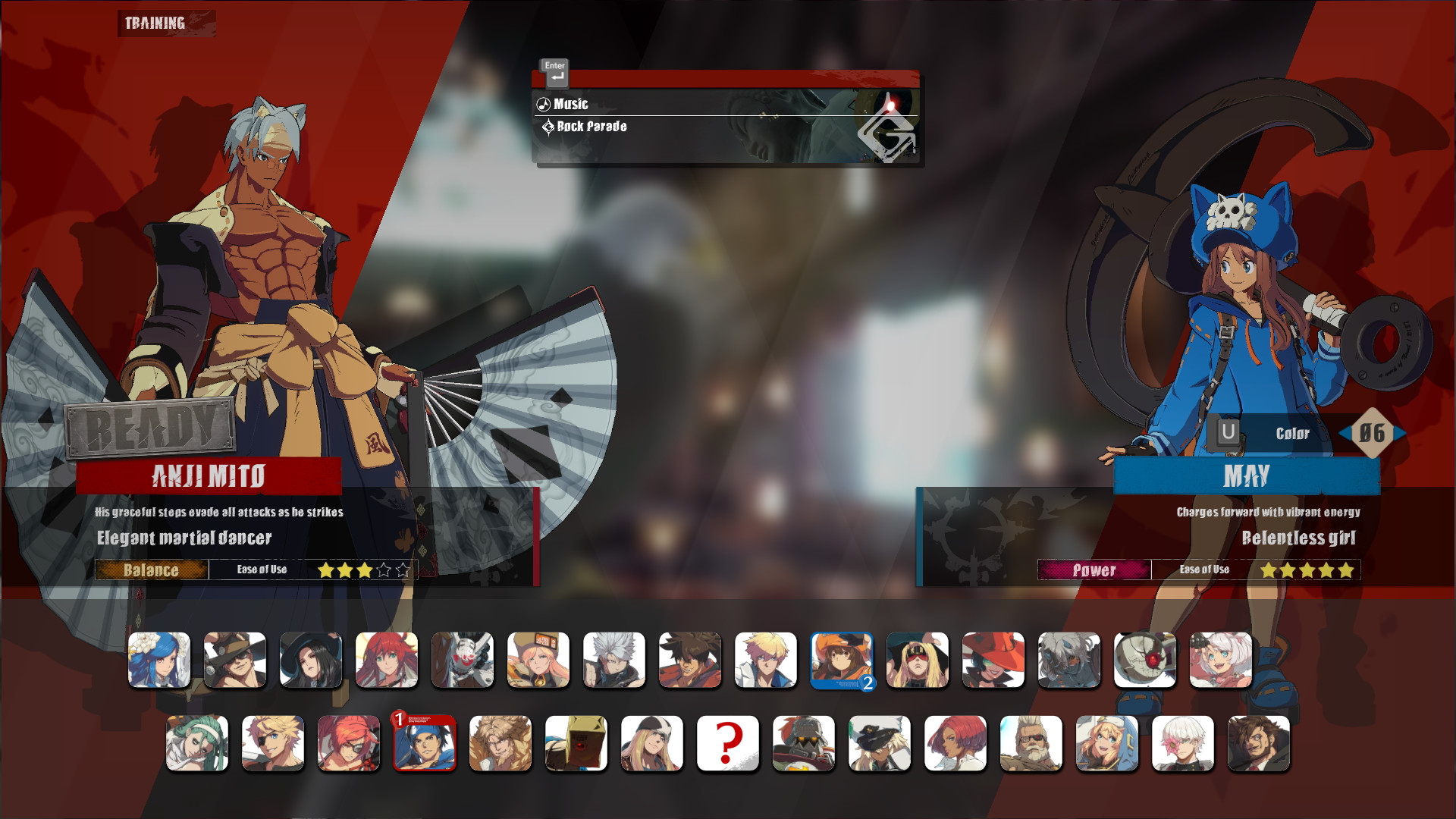Pick I-No with the red hat
Image resolution: width=1456 pixels, height=819 pixels.
(x=993, y=660)
